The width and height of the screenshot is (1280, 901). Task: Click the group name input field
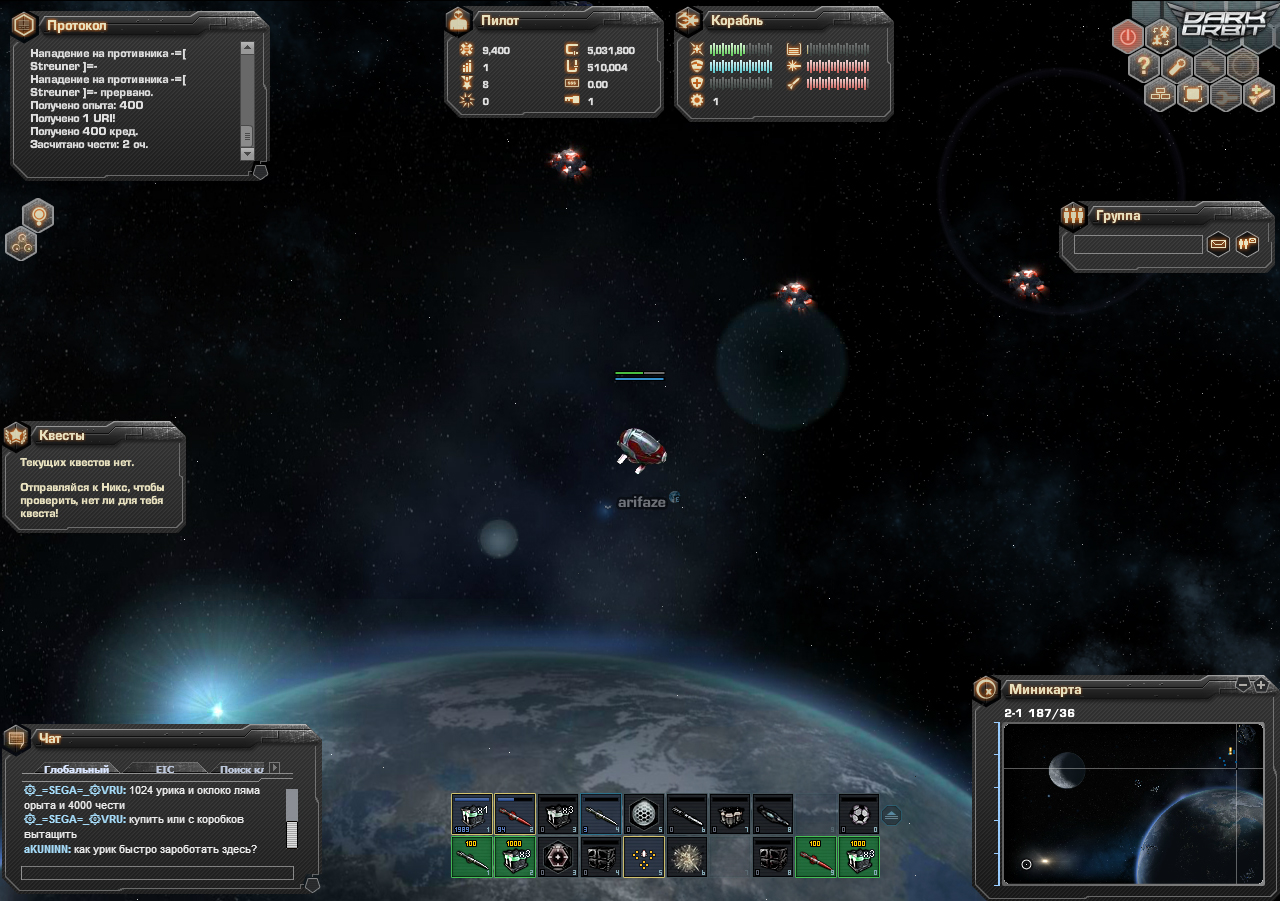coord(1138,244)
